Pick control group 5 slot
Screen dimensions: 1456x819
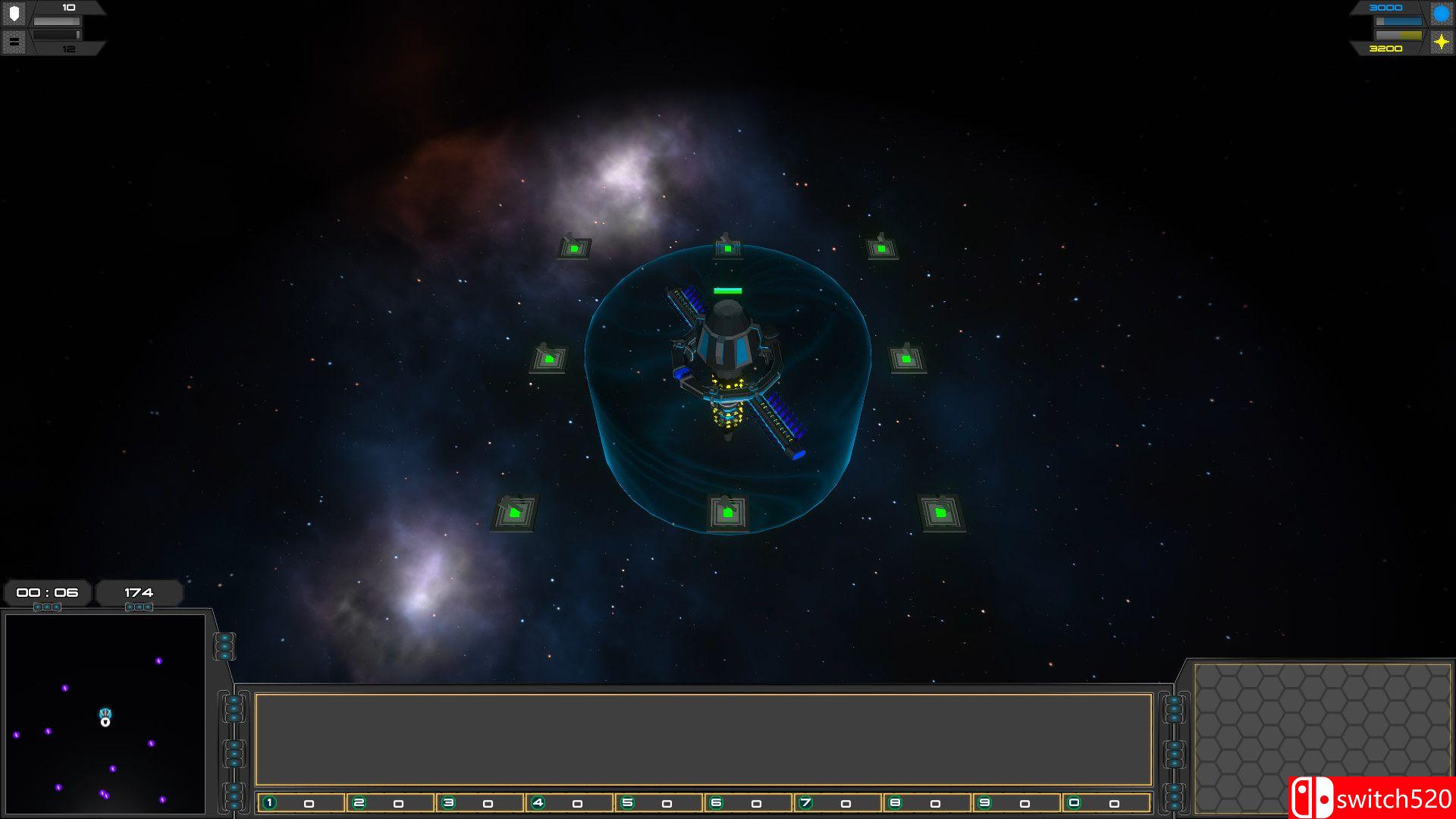pyautogui.click(x=659, y=803)
